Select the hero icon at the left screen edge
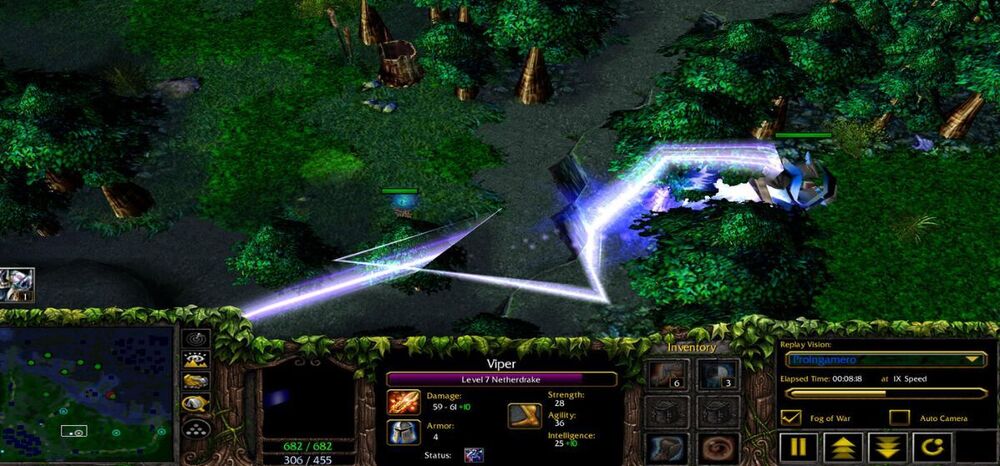This screenshot has height=466, width=1000. (x=16, y=284)
